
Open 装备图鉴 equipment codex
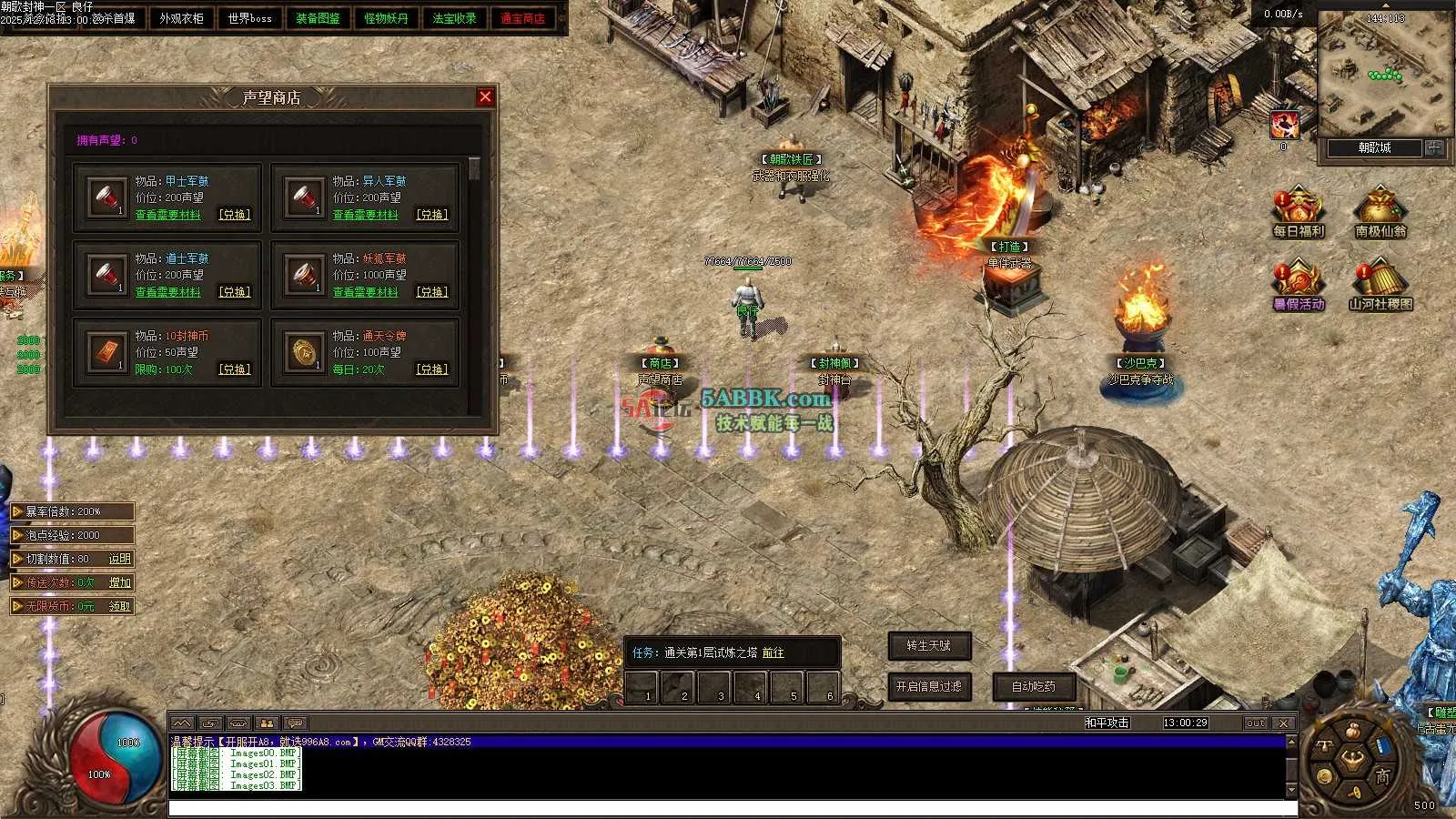click(318, 18)
